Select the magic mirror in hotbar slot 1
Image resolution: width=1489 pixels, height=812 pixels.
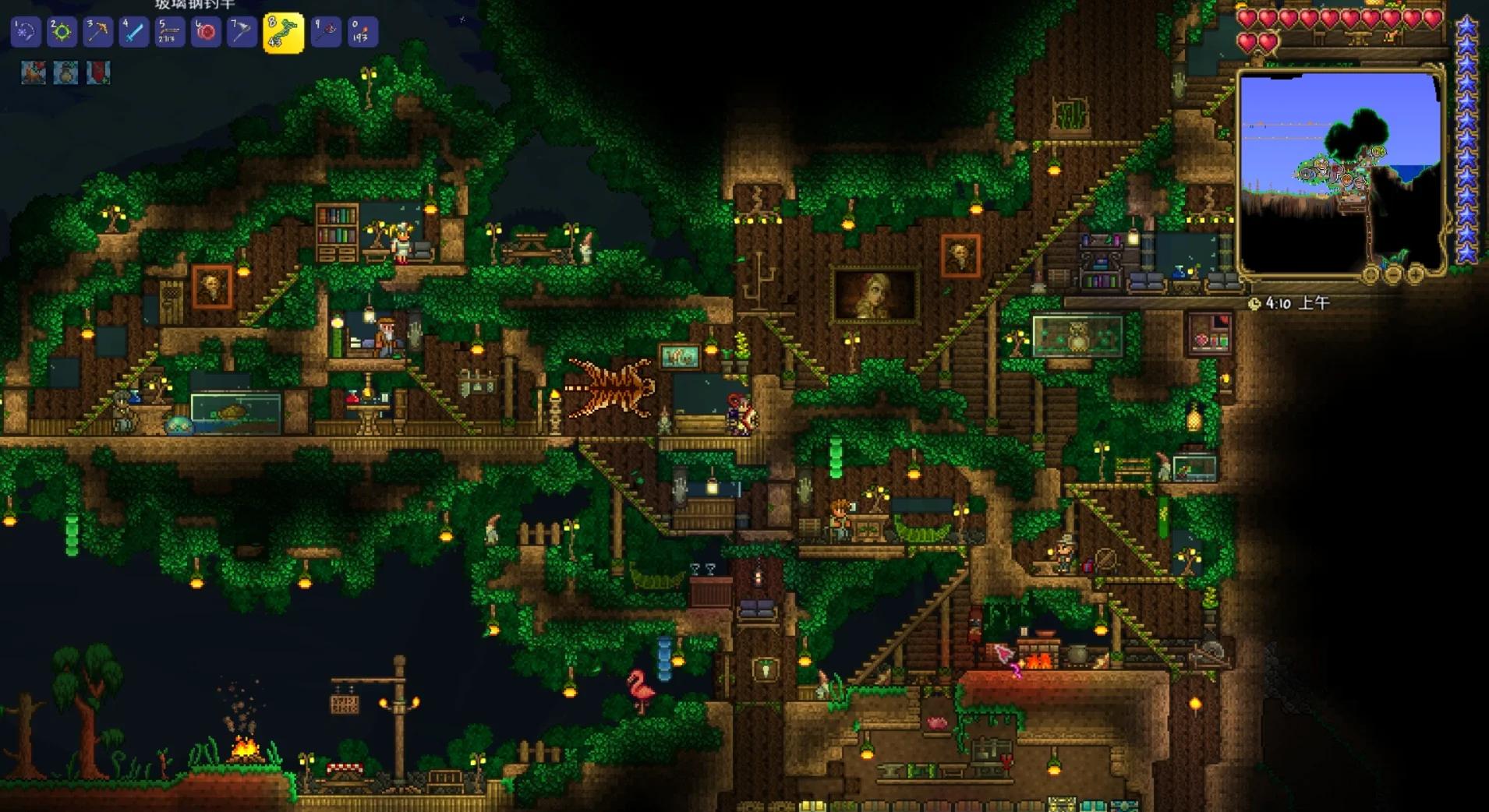pos(25,32)
